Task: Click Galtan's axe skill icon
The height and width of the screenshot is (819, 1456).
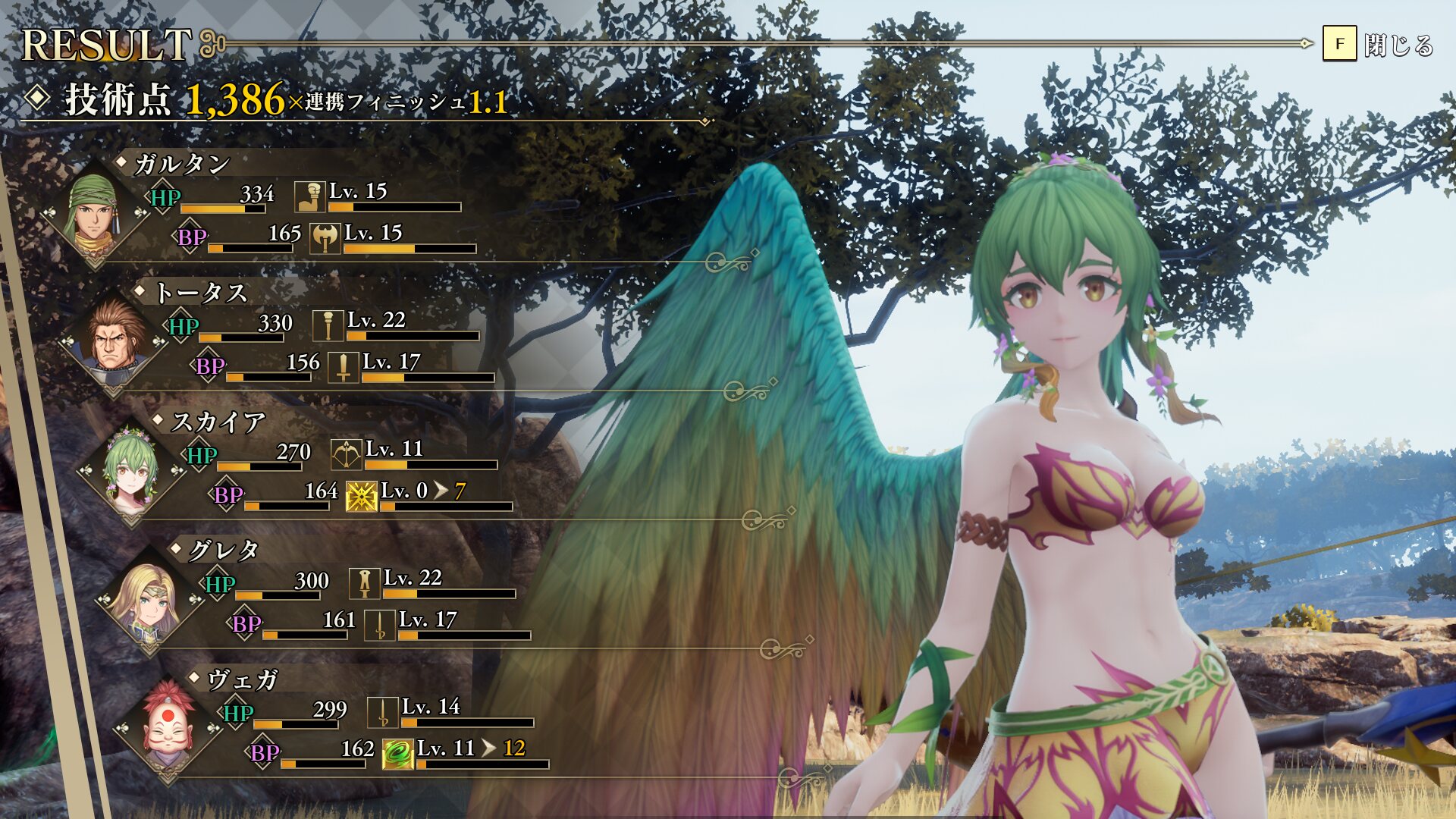Action: (325, 238)
